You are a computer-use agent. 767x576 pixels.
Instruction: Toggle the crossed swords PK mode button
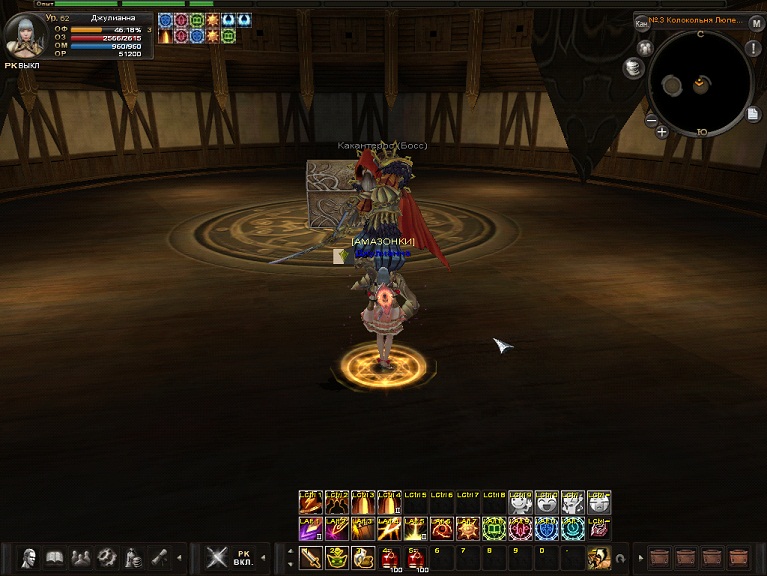point(216,557)
